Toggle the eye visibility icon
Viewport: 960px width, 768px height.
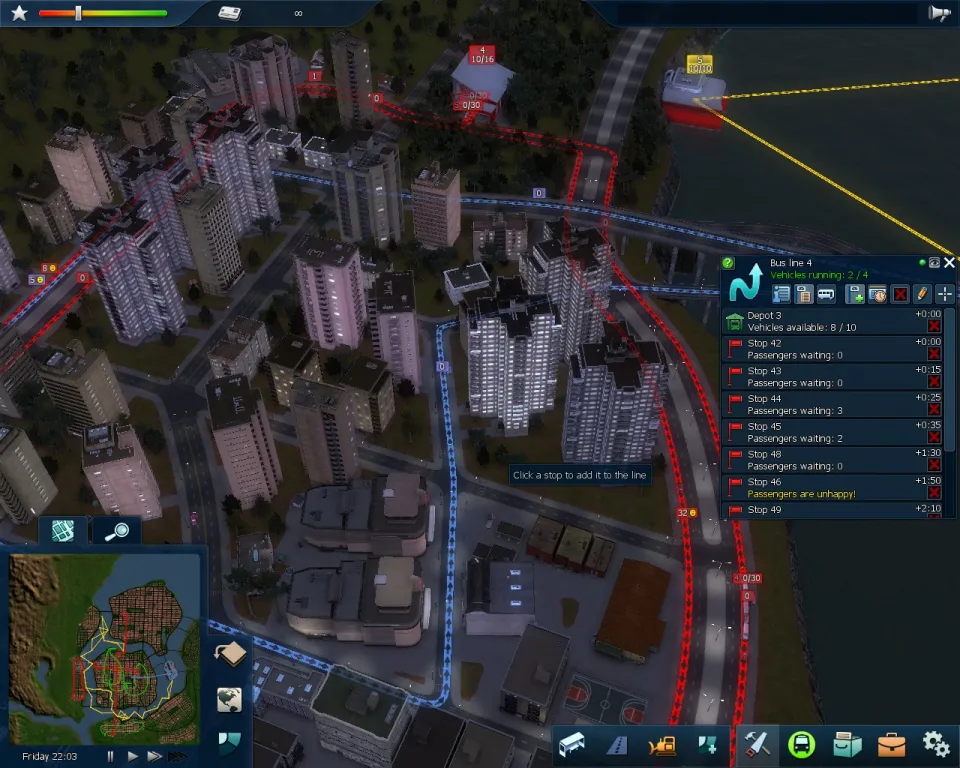[934, 263]
